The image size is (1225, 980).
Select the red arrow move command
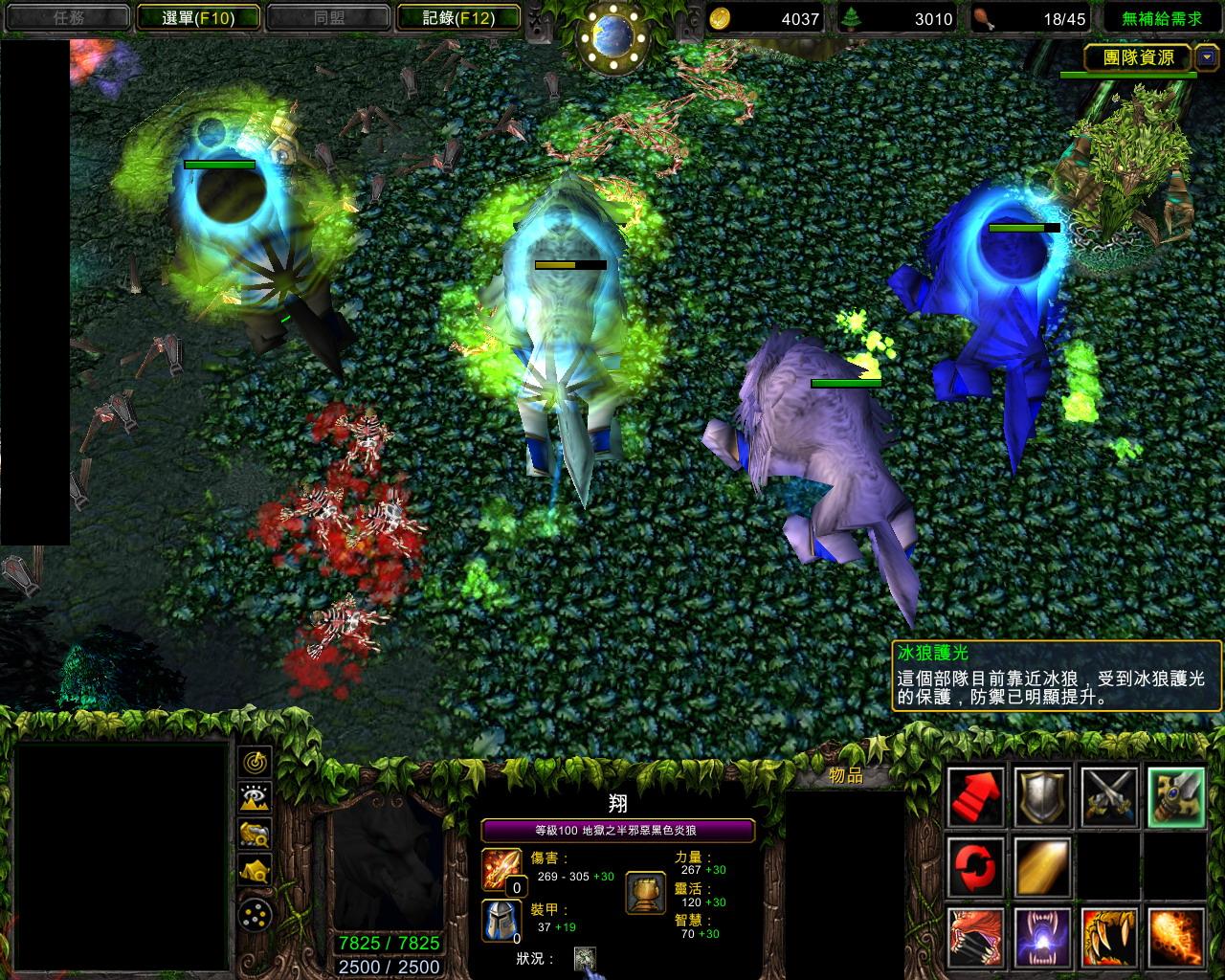pyautogui.click(x=975, y=796)
